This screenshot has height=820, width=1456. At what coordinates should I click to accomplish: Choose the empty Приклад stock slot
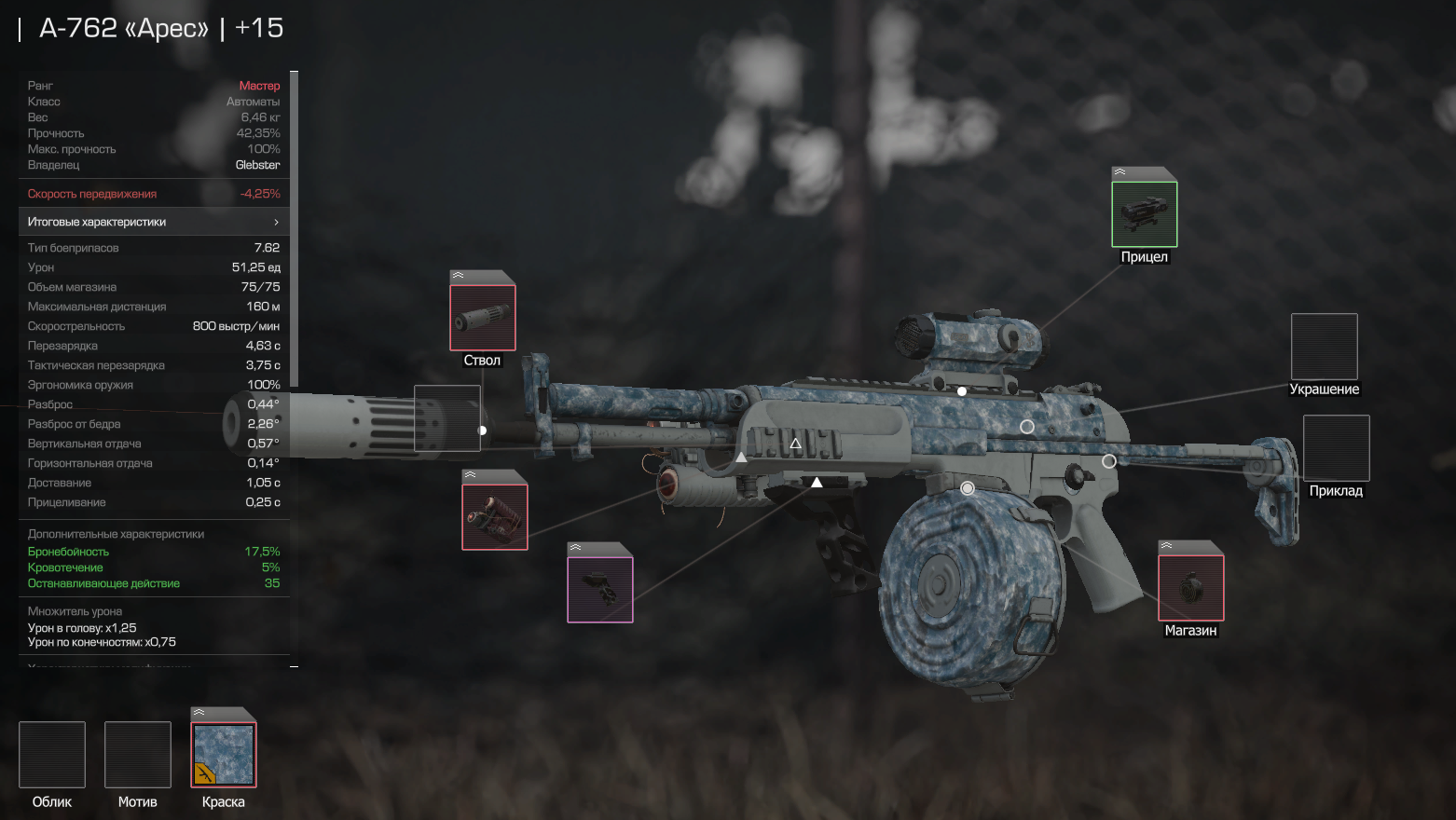tap(1336, 448)
